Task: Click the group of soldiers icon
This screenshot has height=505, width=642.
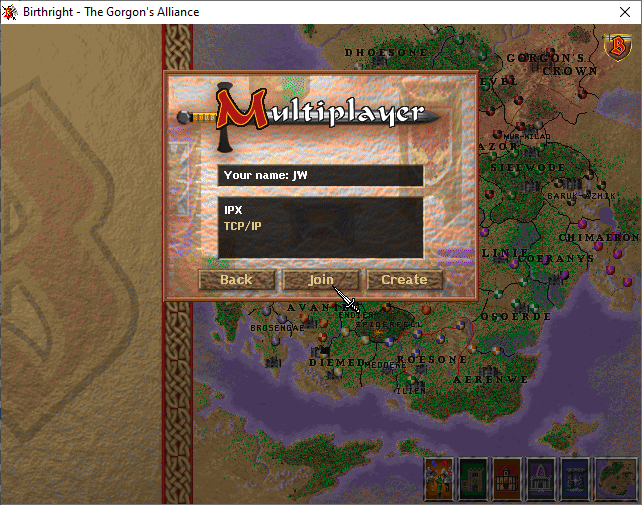Action: point(439,478)
